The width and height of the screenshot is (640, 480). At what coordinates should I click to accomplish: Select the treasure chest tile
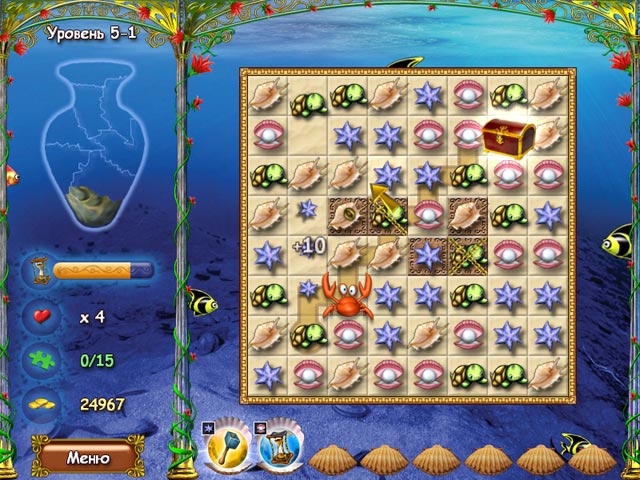pyautogui.click(x=508, y=138)
